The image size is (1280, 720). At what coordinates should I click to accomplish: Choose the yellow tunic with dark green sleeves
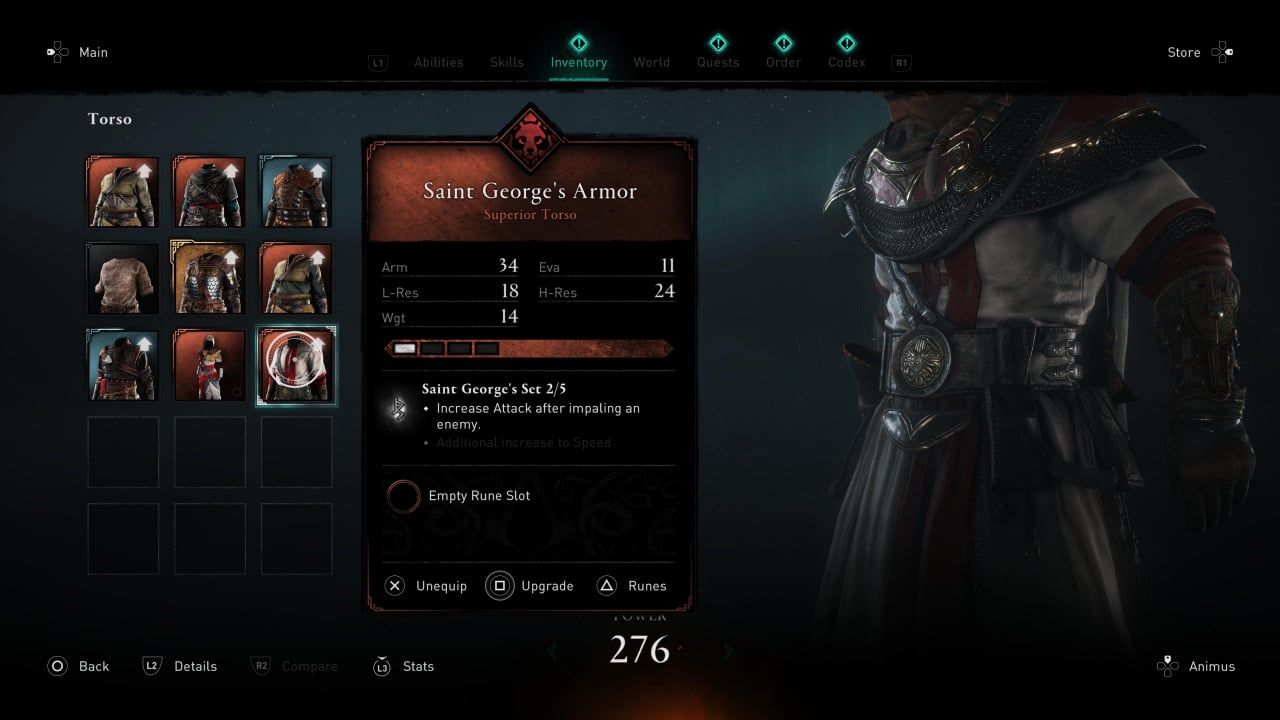(x=297, y=279)
